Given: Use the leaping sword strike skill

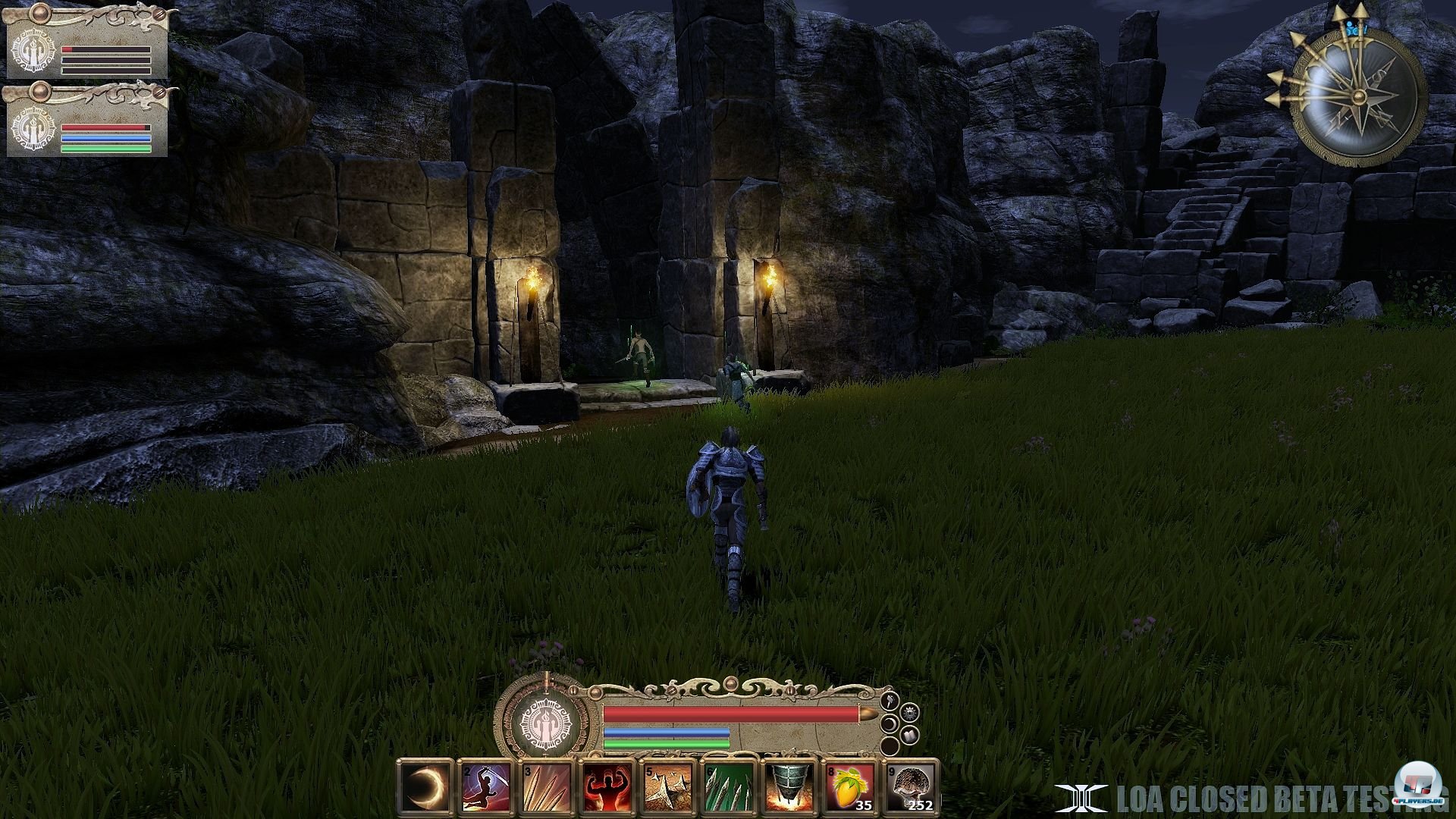Looking at the screenshot, I should coord(485,788).
